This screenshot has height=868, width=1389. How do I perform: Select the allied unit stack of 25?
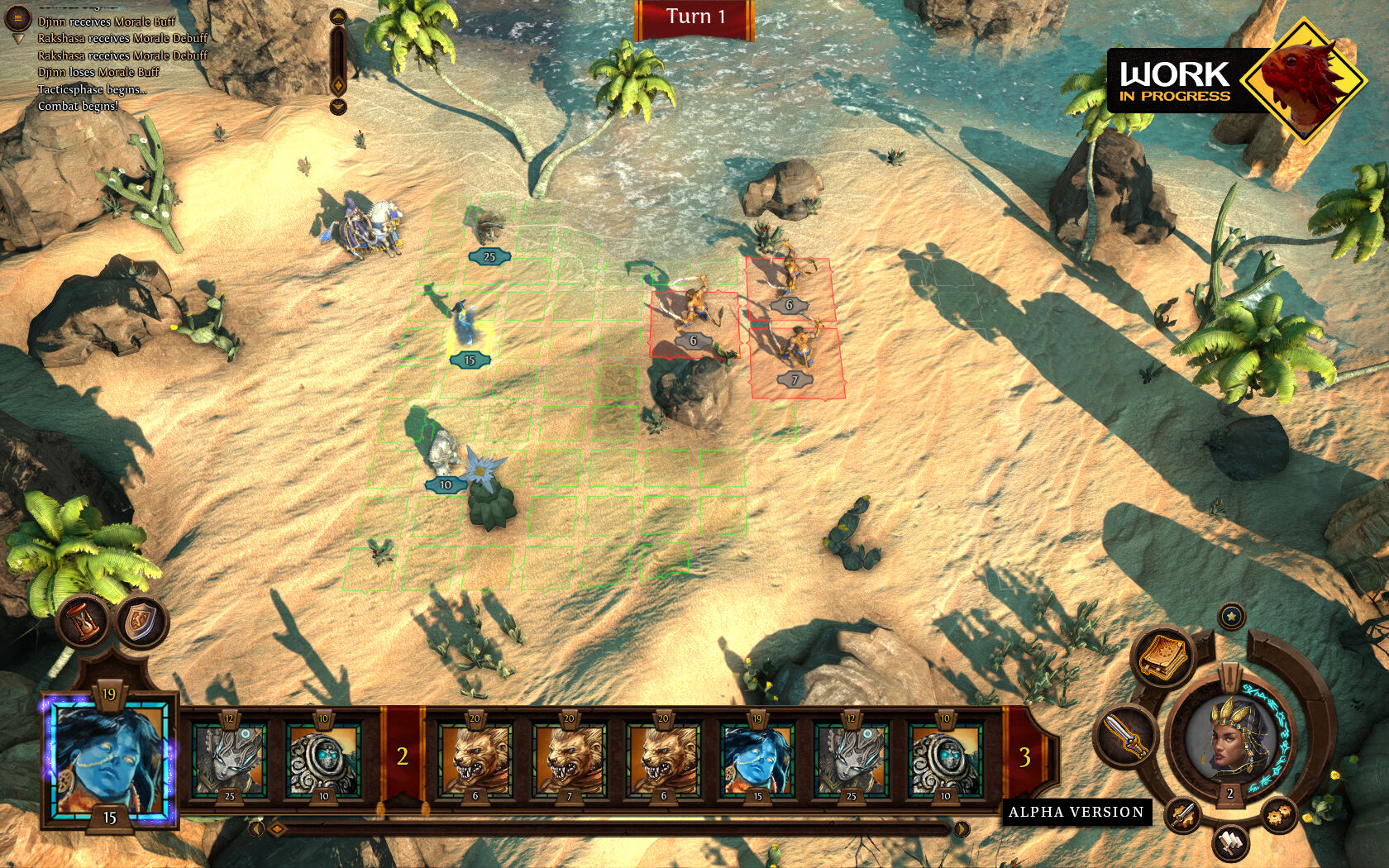coord(488,227)
